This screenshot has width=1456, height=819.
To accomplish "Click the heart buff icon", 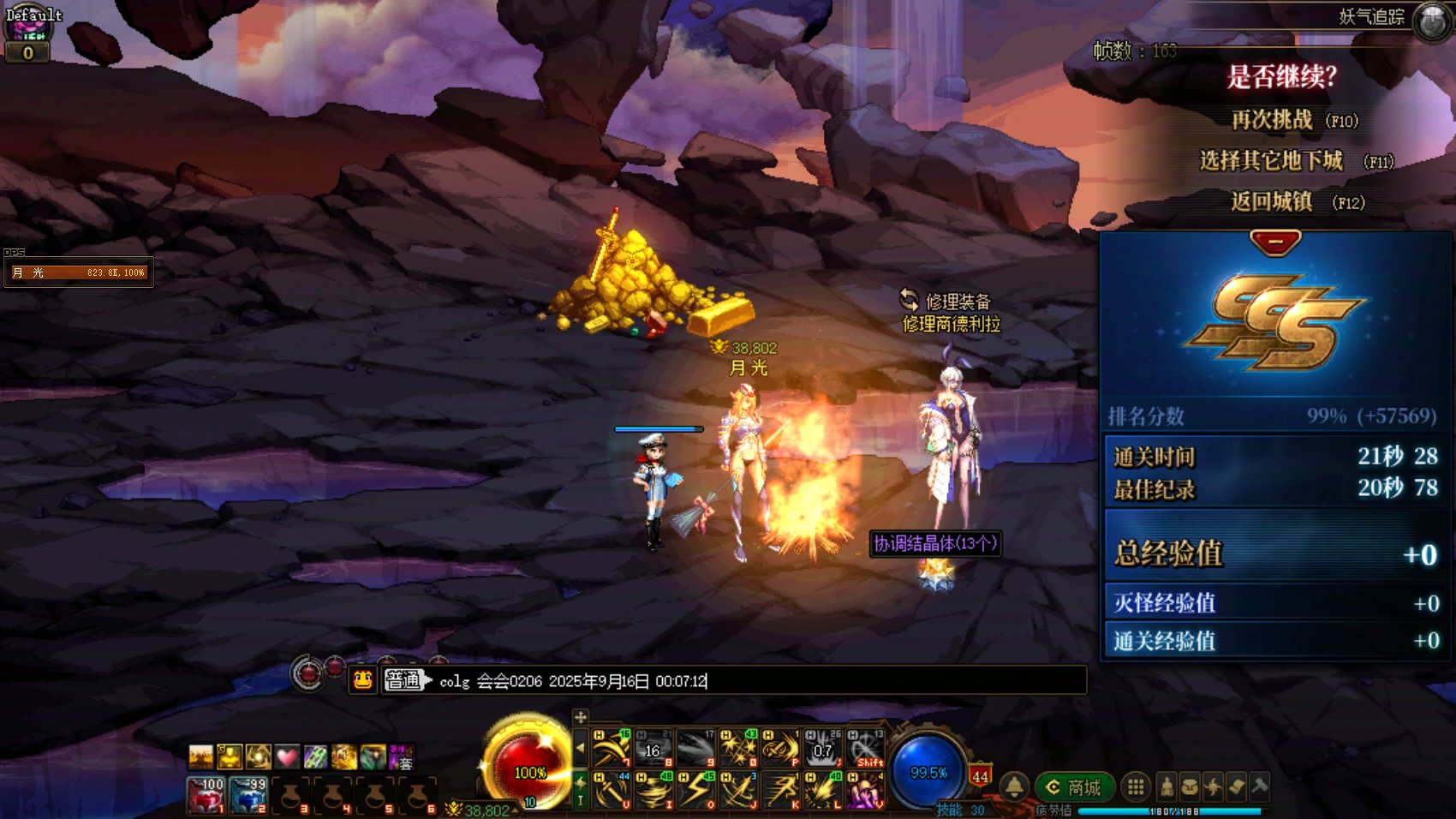I will [x=287, y=757].
